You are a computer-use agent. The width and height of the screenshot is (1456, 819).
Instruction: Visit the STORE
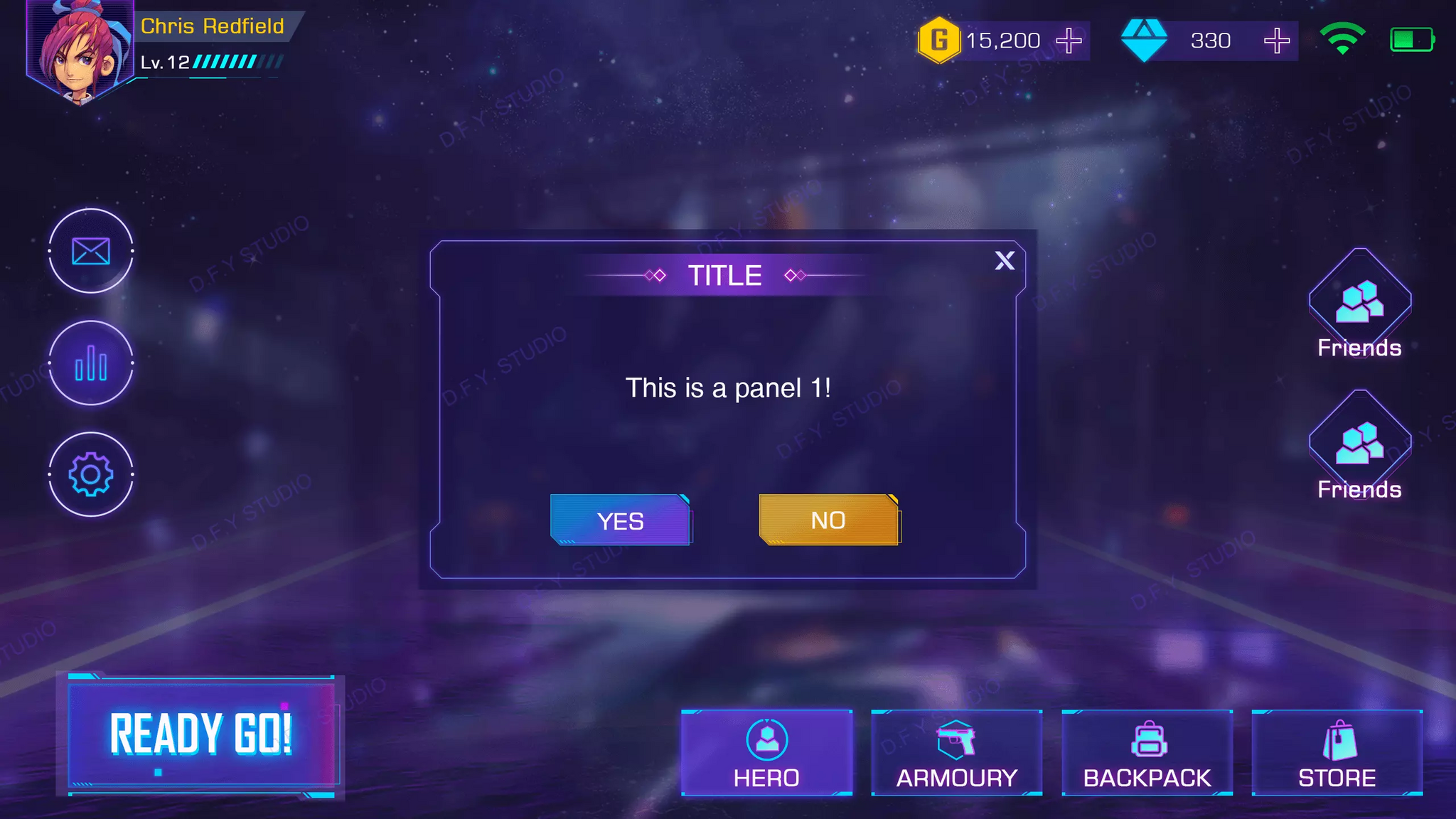tap(1337, 752)
